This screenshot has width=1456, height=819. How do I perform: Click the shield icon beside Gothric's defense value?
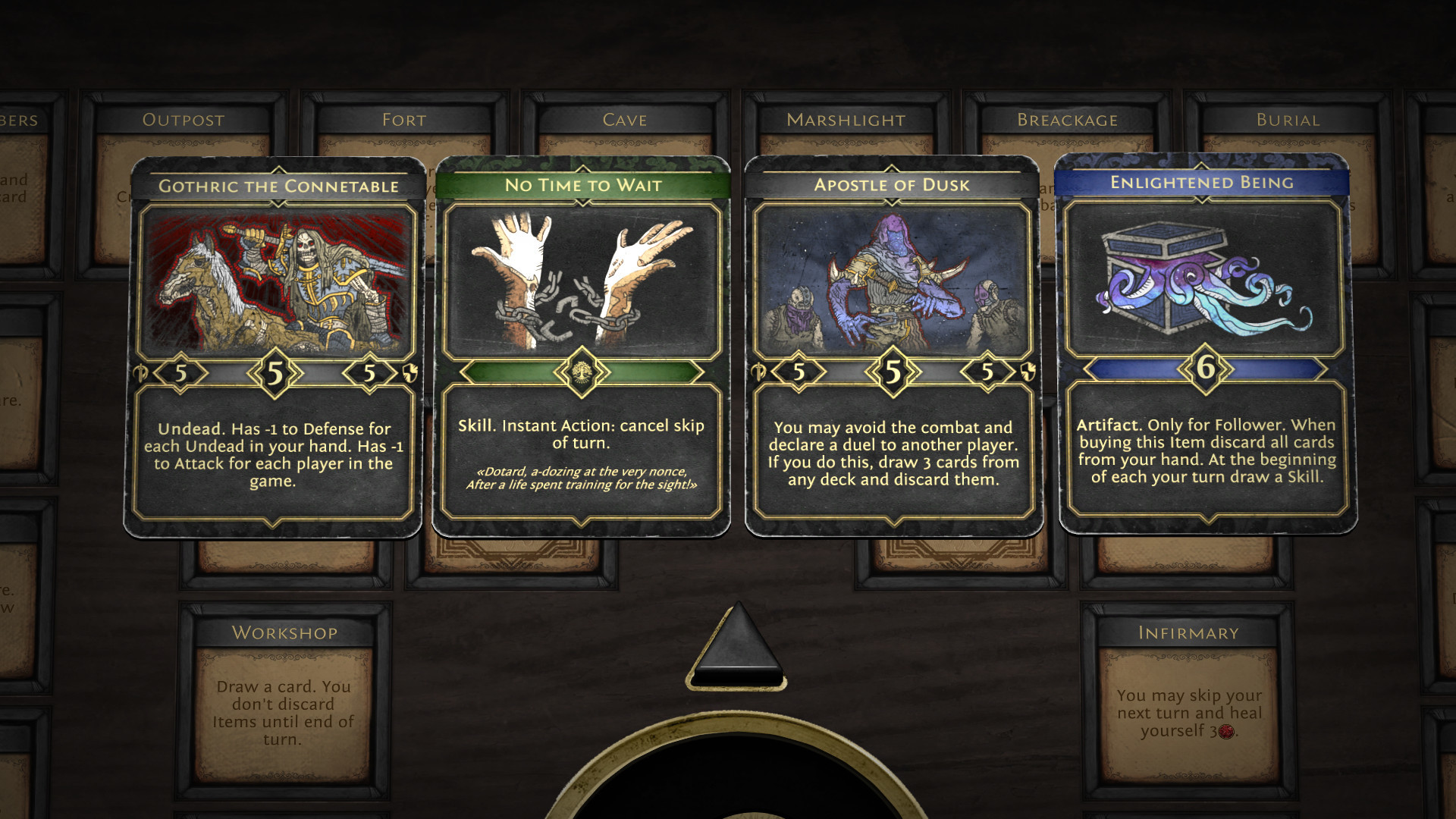click(410, 372)
